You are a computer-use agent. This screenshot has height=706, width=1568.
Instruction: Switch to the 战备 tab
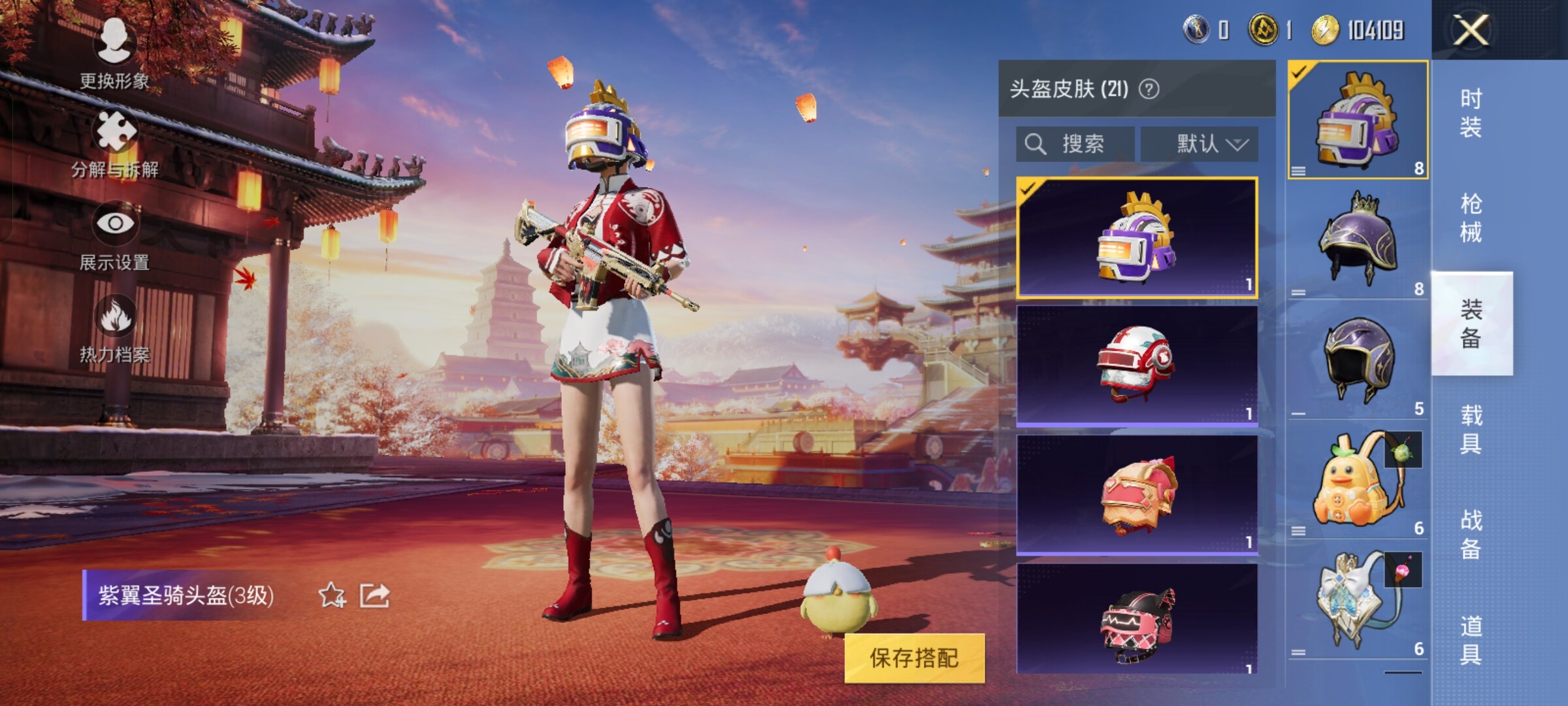coord(1471,535)
